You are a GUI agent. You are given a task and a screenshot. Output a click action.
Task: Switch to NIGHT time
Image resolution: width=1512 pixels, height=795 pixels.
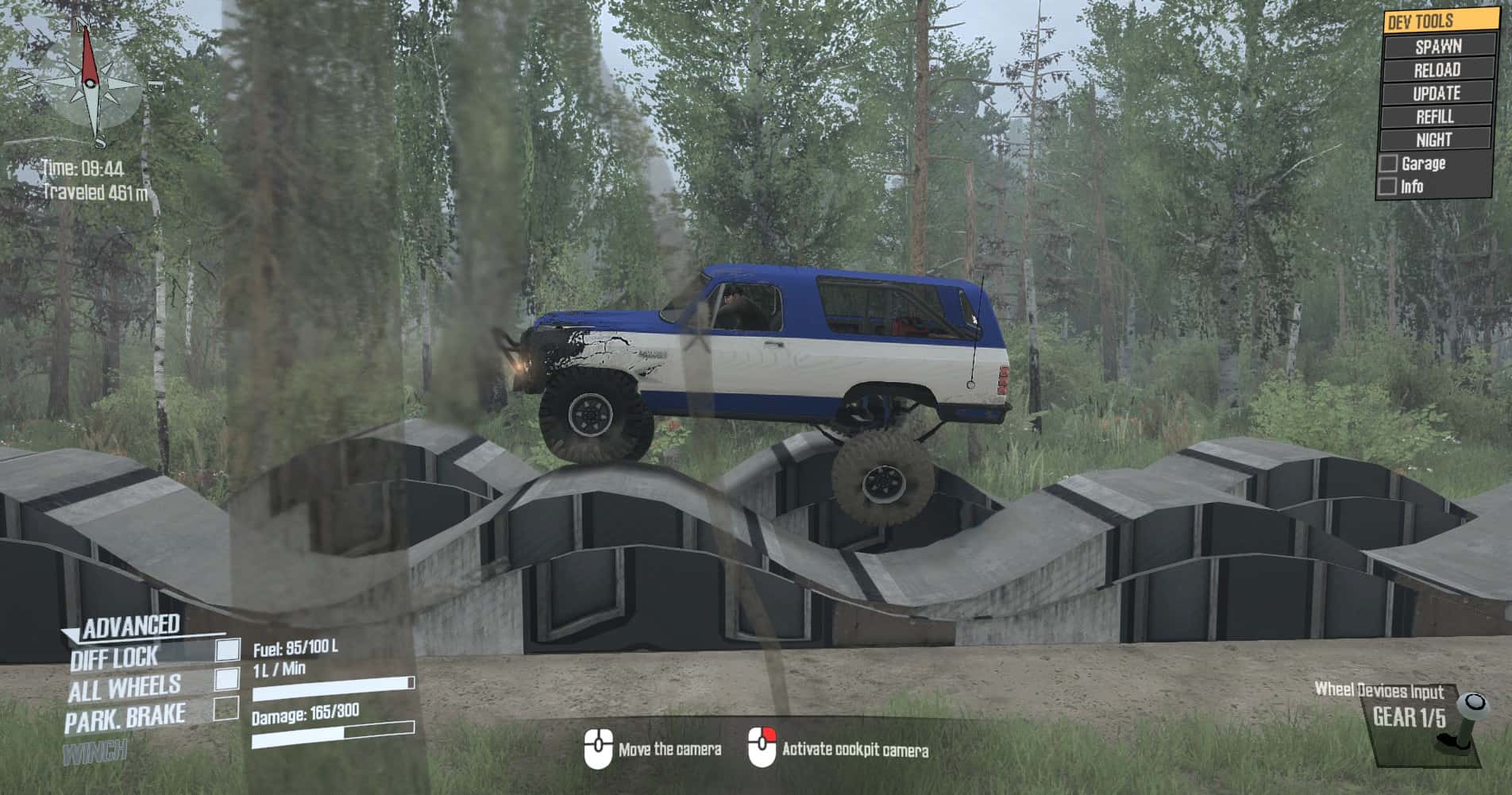[1434, 140]
